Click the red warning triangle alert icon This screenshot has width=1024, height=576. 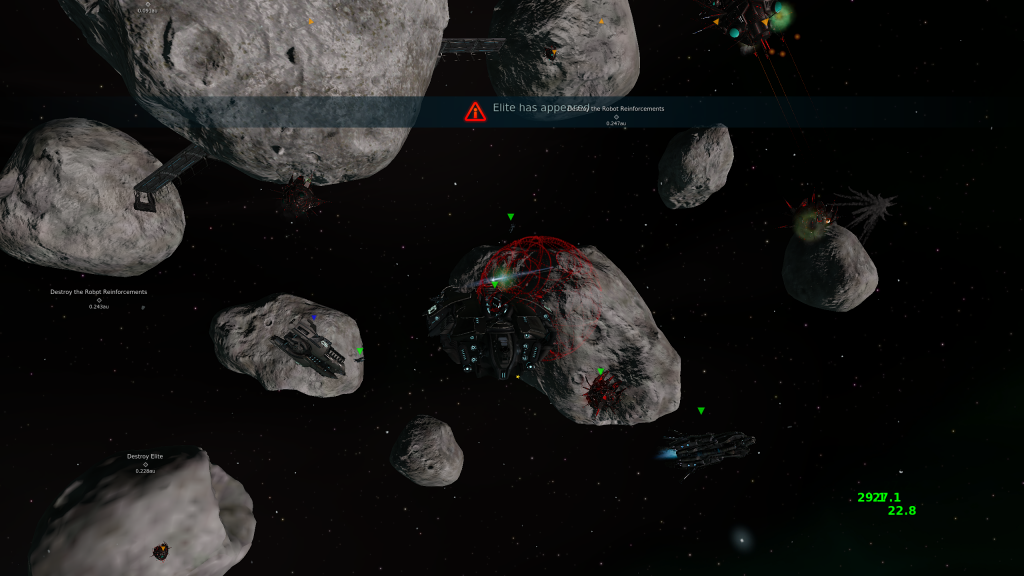coord(475,111)
